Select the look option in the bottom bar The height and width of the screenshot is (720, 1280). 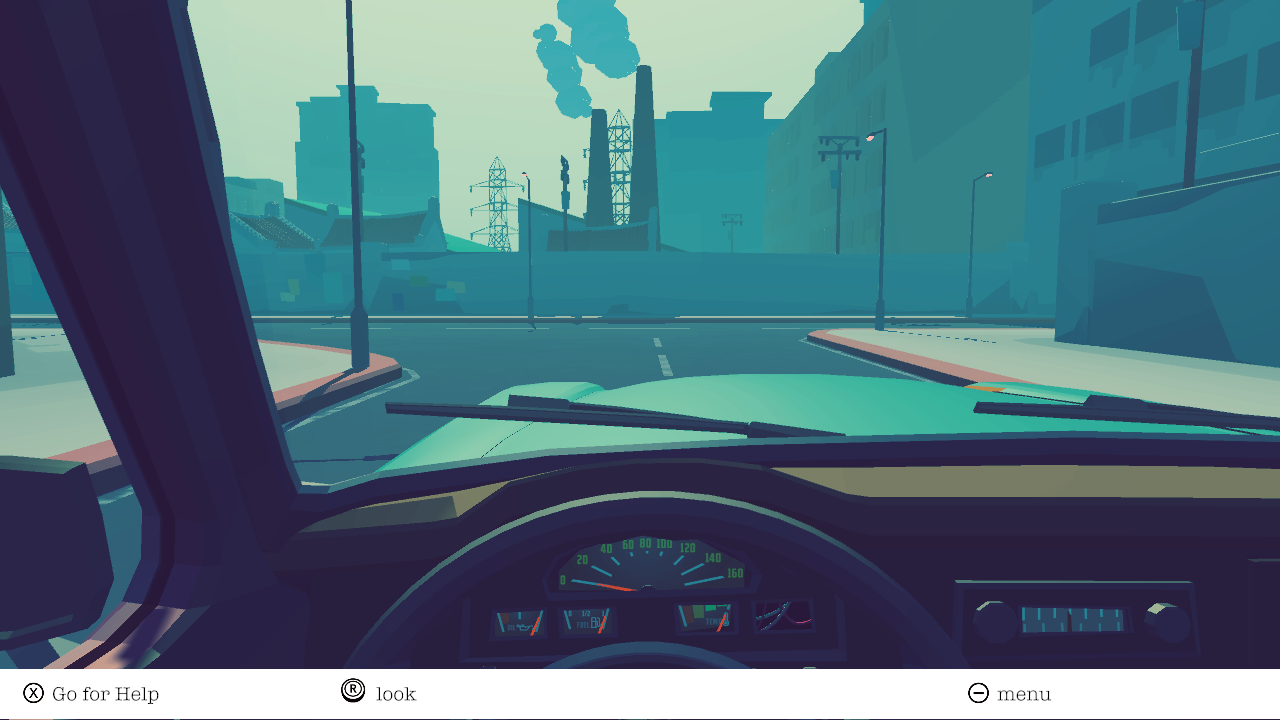(x=396, y=693)
